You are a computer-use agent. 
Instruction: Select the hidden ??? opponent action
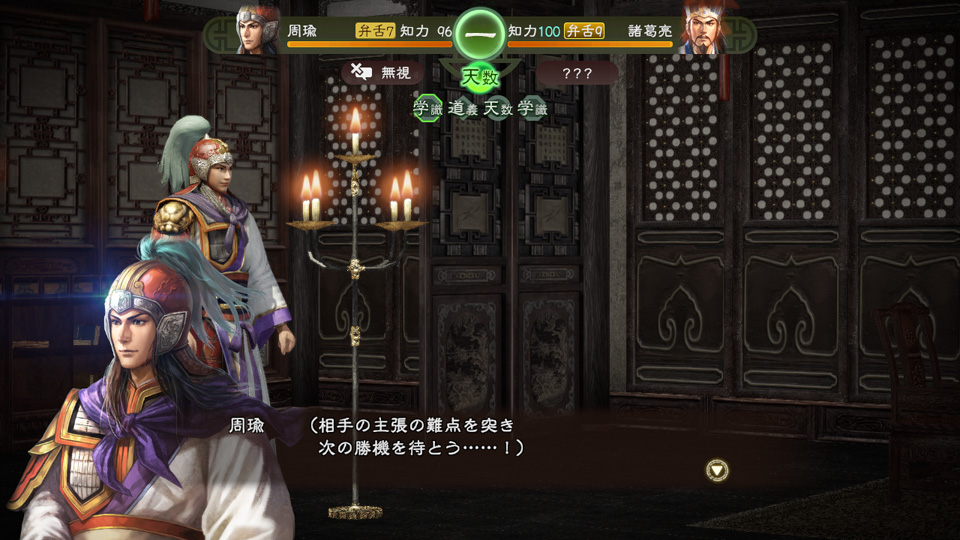577,73
